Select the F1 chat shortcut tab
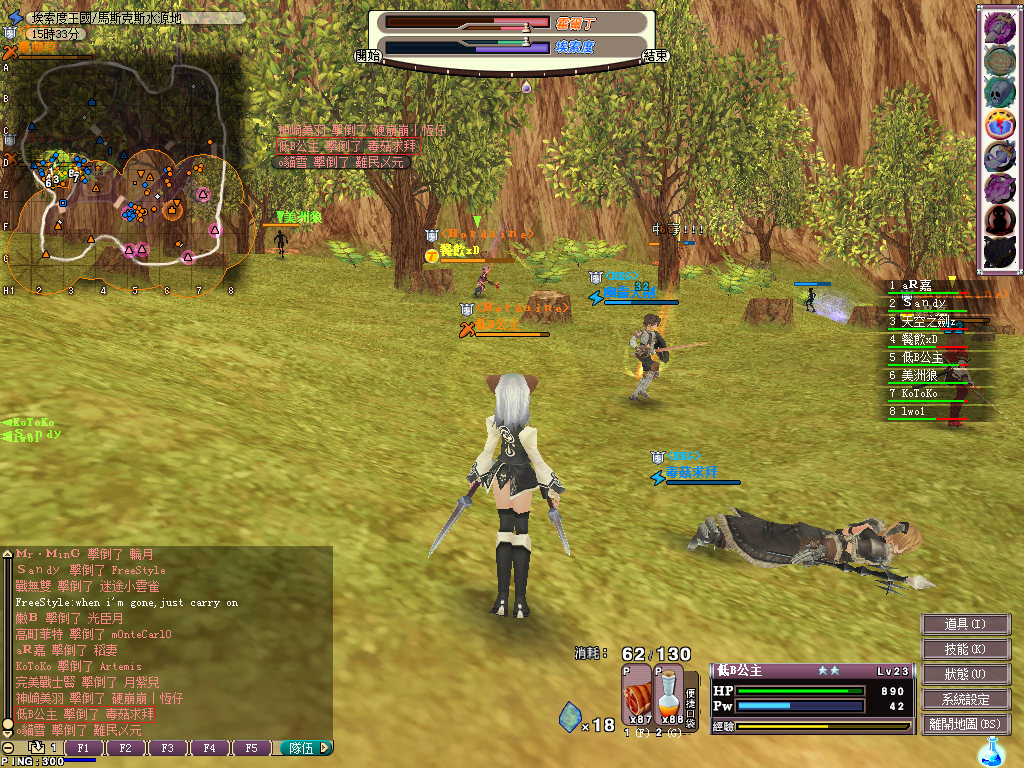The width and height of the screenshot is (1024, 768). (x=84, y=747)
